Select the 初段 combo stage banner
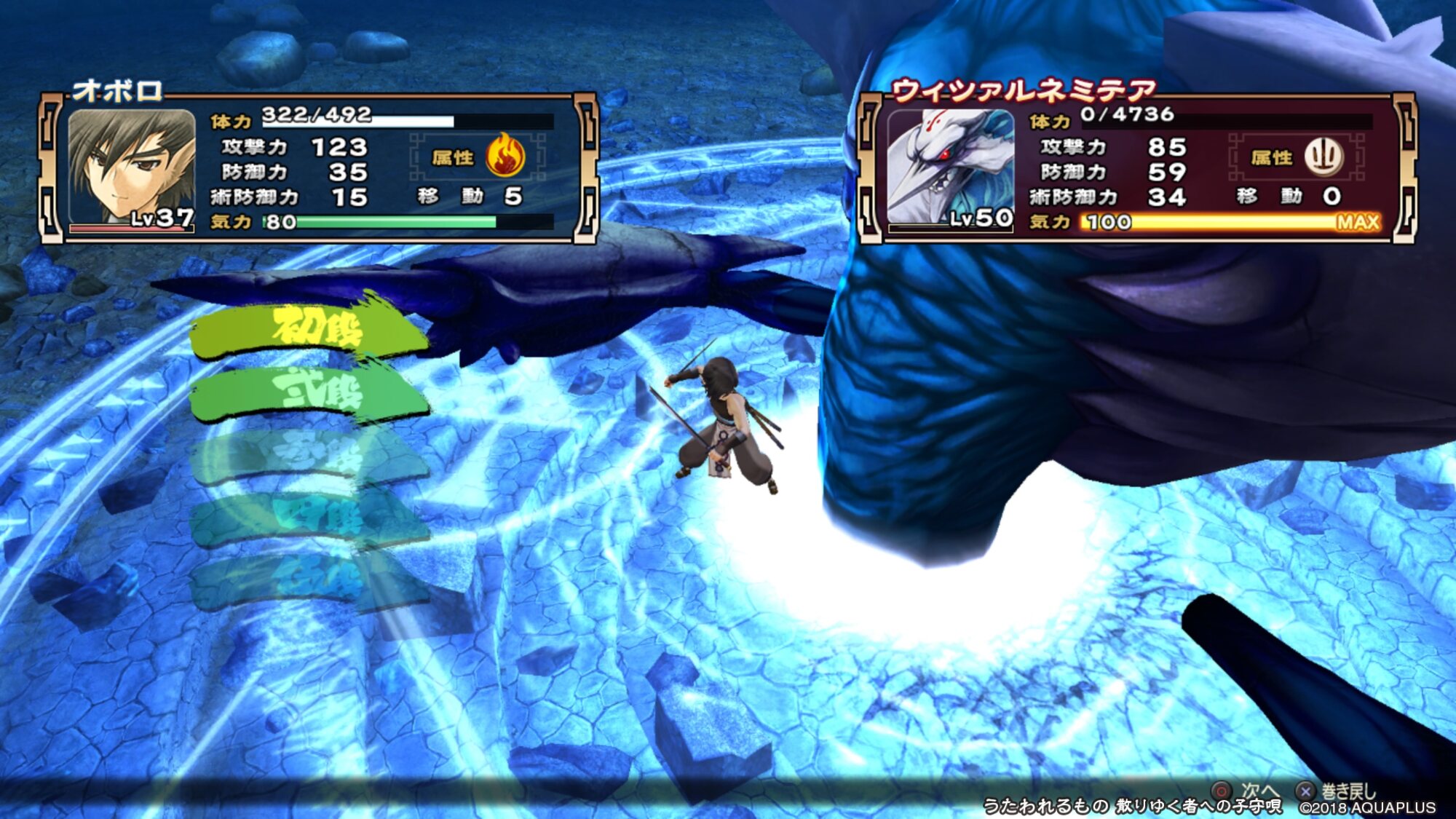 [309, 331]
